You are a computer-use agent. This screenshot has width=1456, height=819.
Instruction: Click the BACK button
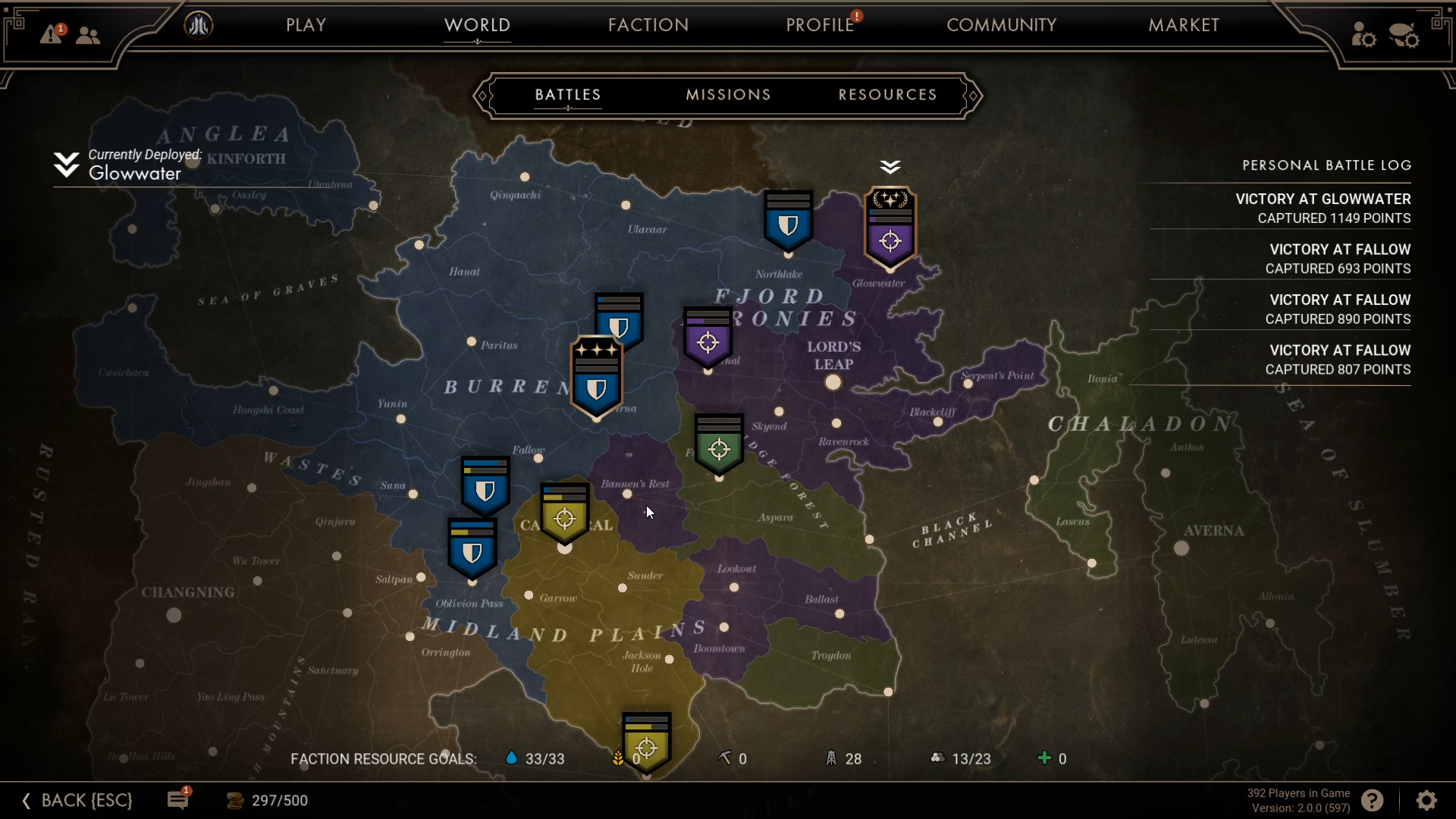[x=78, y=800]
